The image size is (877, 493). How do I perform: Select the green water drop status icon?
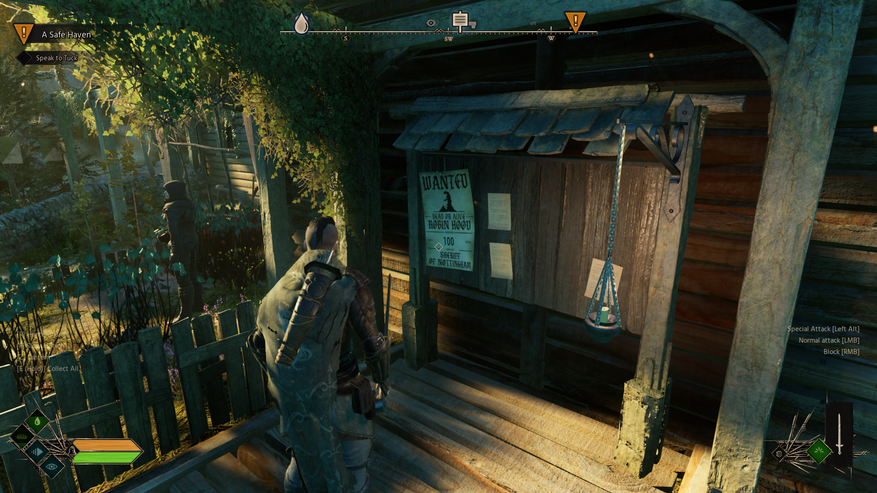[x=37, y=423]
